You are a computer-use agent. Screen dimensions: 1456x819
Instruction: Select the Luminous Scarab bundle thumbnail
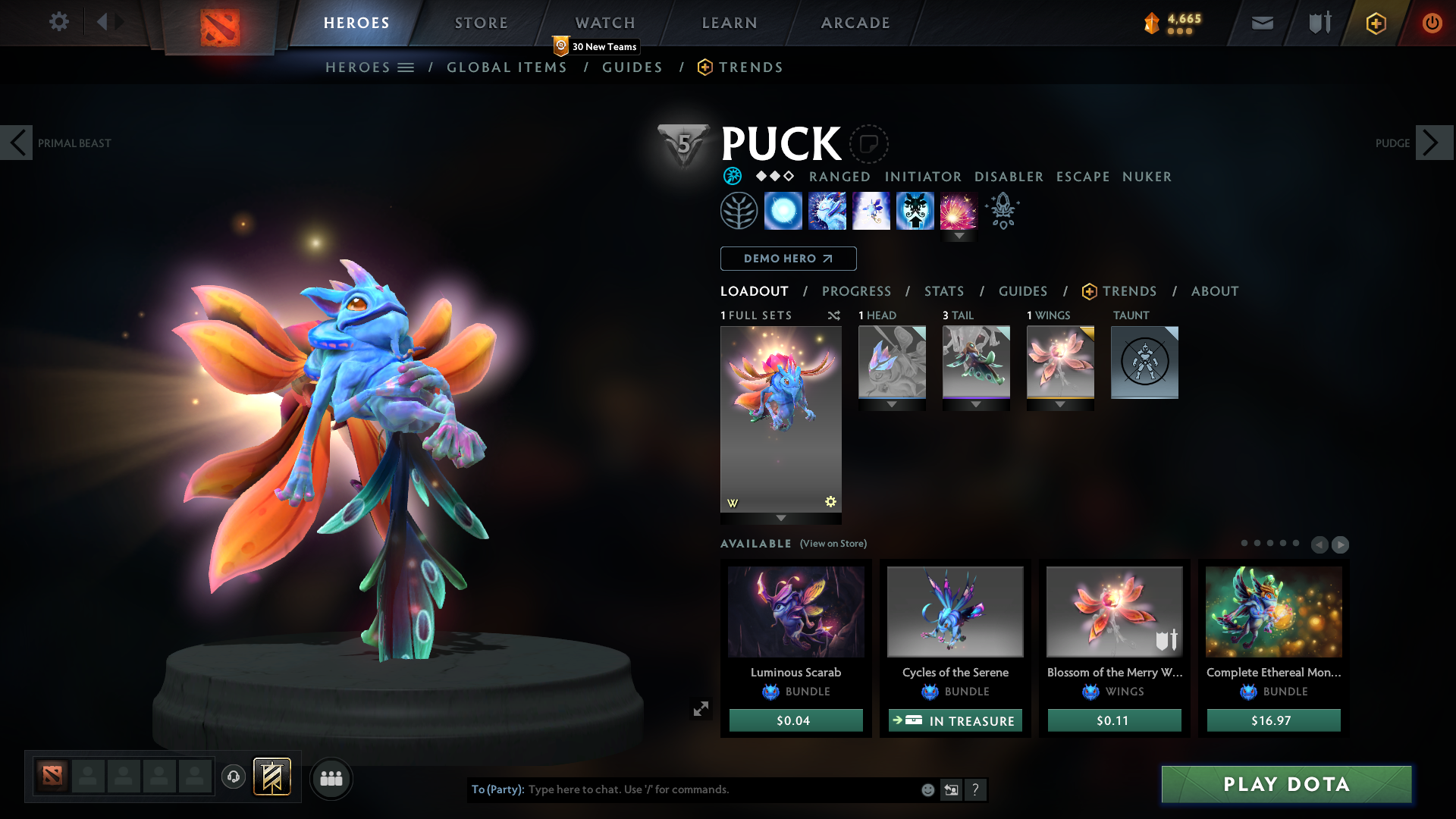(x=795, y=612)
